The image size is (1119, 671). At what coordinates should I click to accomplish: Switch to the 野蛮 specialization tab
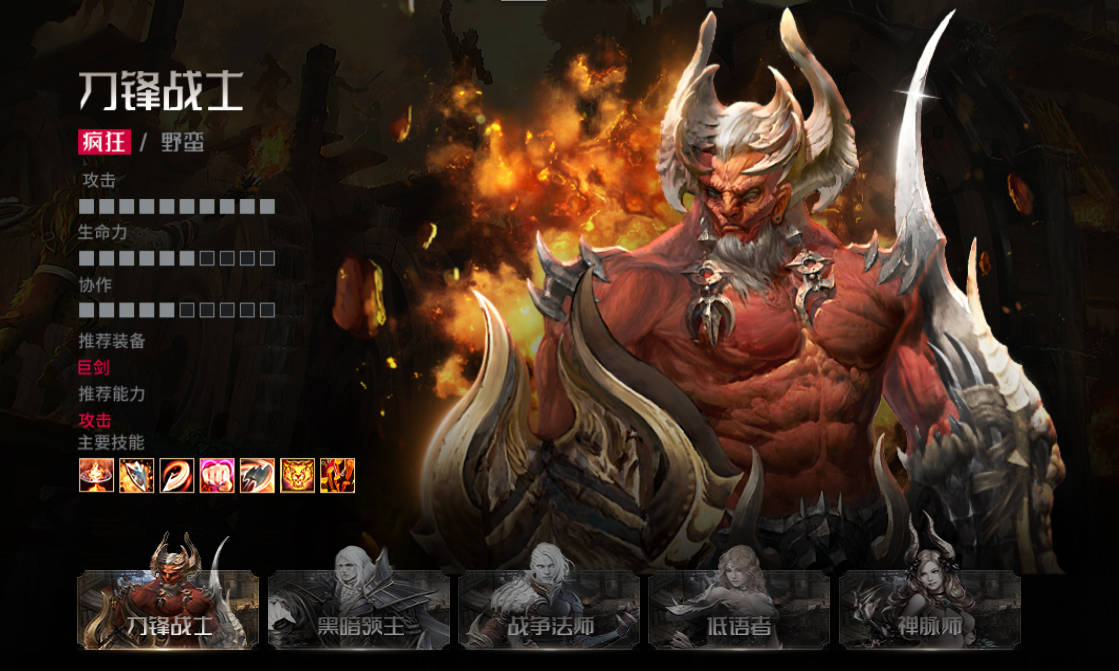point(183,142)
